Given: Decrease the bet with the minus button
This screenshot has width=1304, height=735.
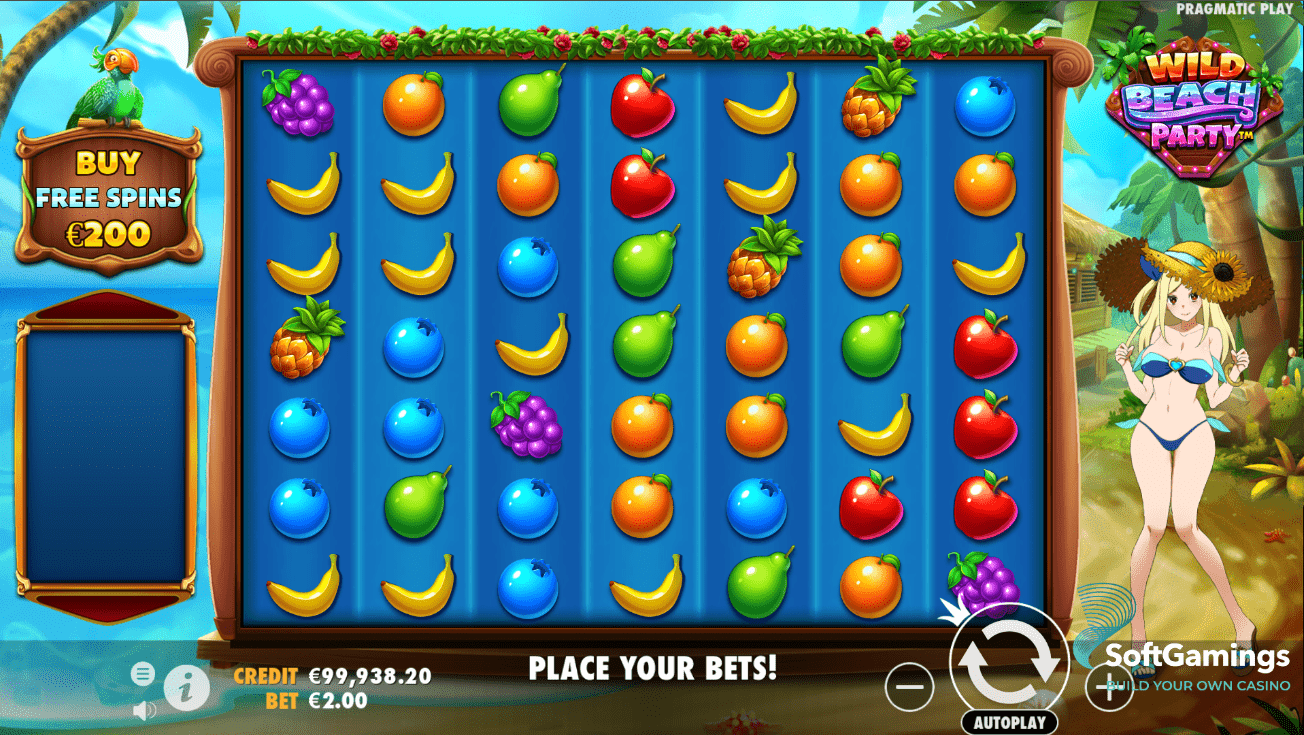Looking at the screenshot, I should point(910,688).
